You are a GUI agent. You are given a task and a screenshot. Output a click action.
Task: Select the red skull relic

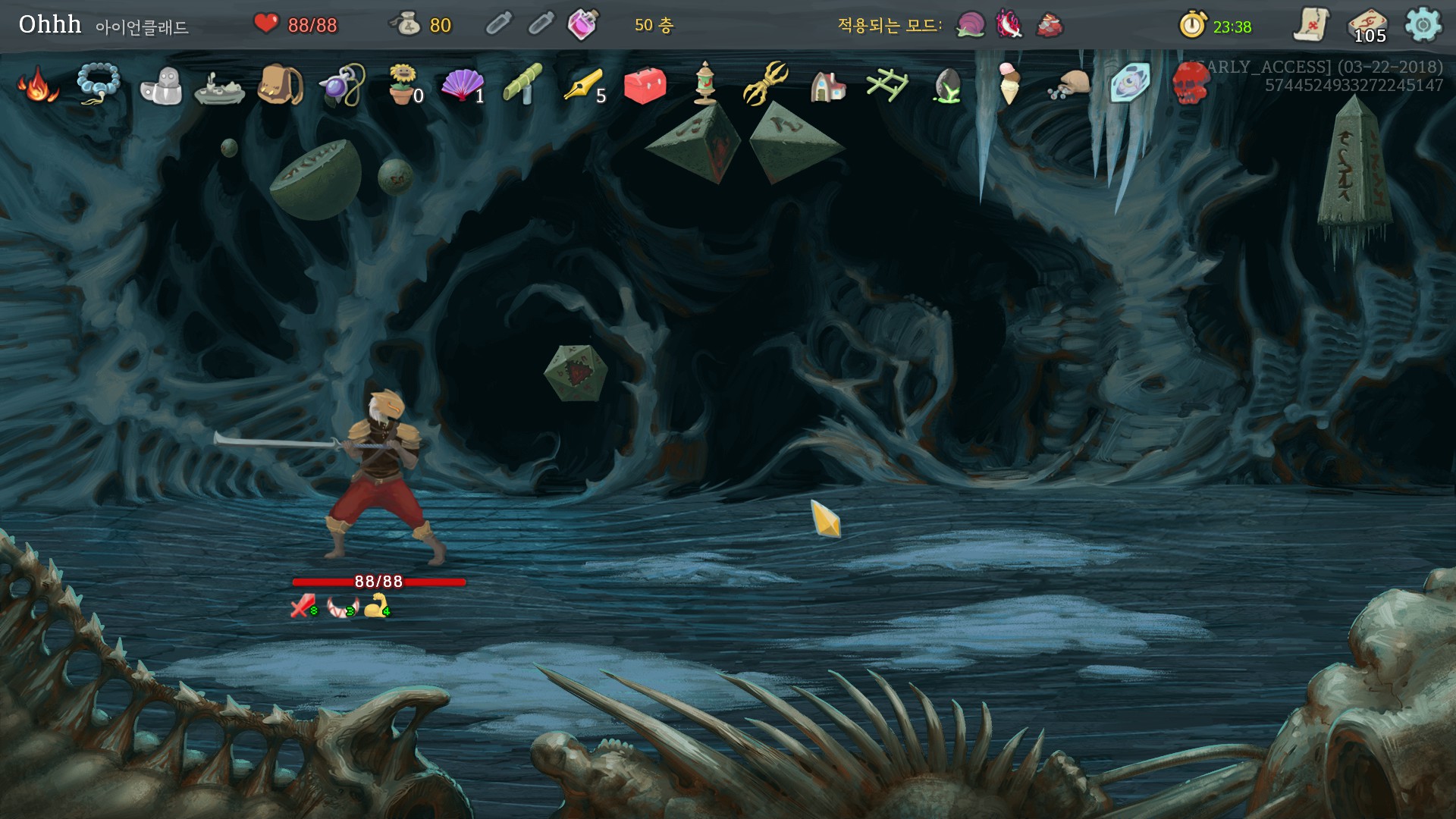point(1191,83)
